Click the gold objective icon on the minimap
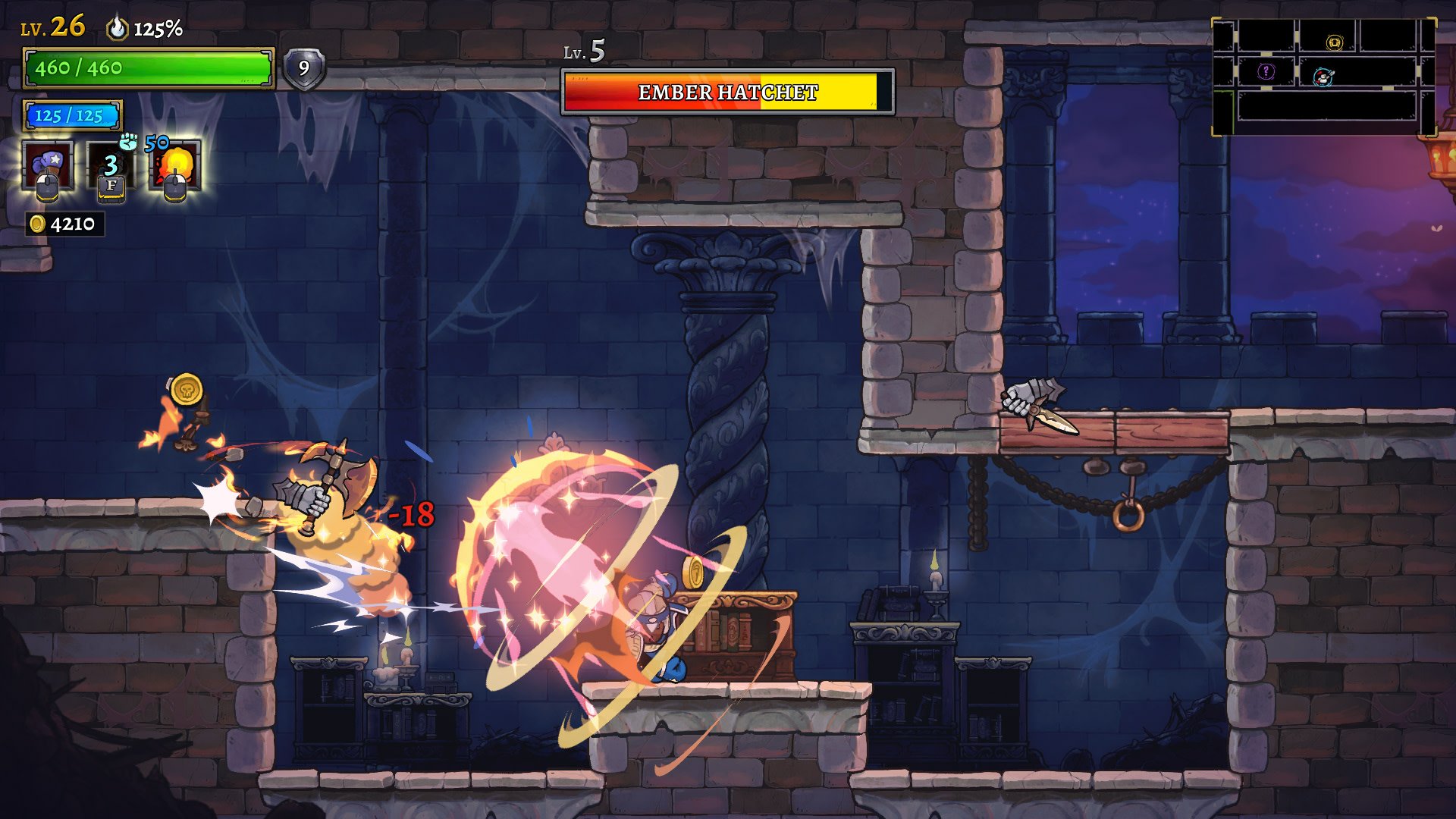 point(1335,42)
